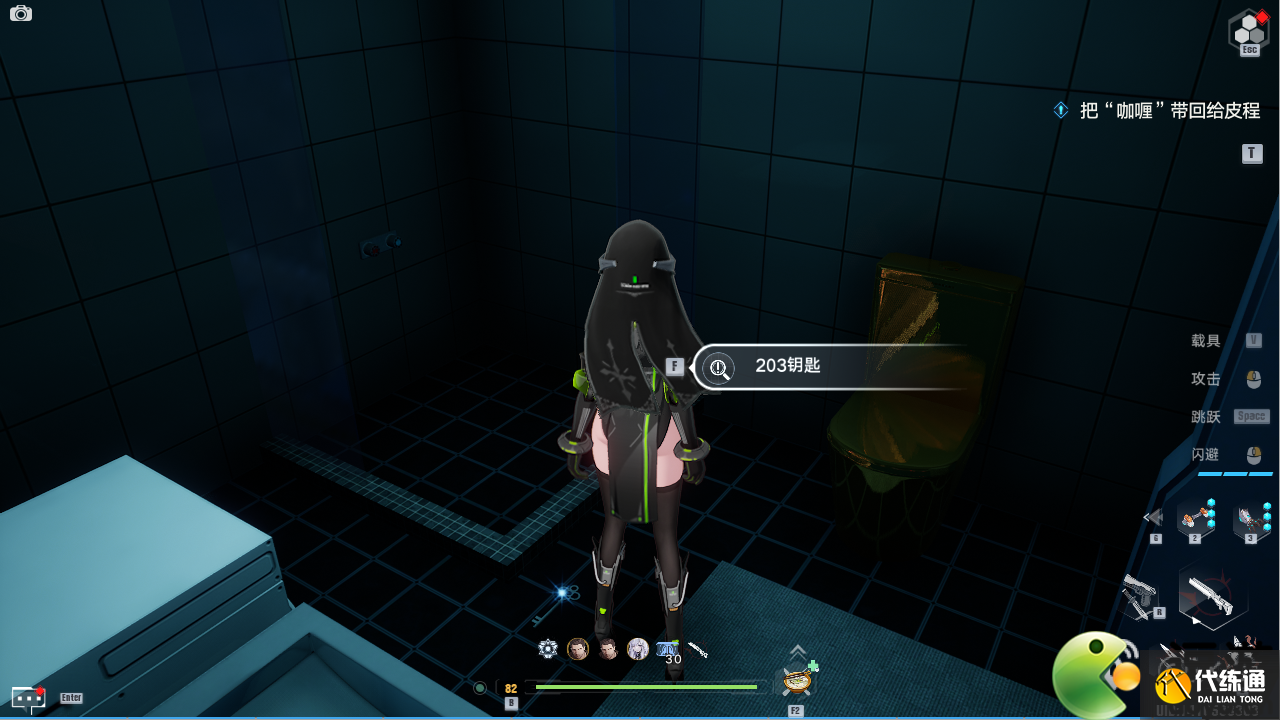The image size is (1280, 720).
Task: Click the B key toggle under the health bar
Action: point(512,702)
